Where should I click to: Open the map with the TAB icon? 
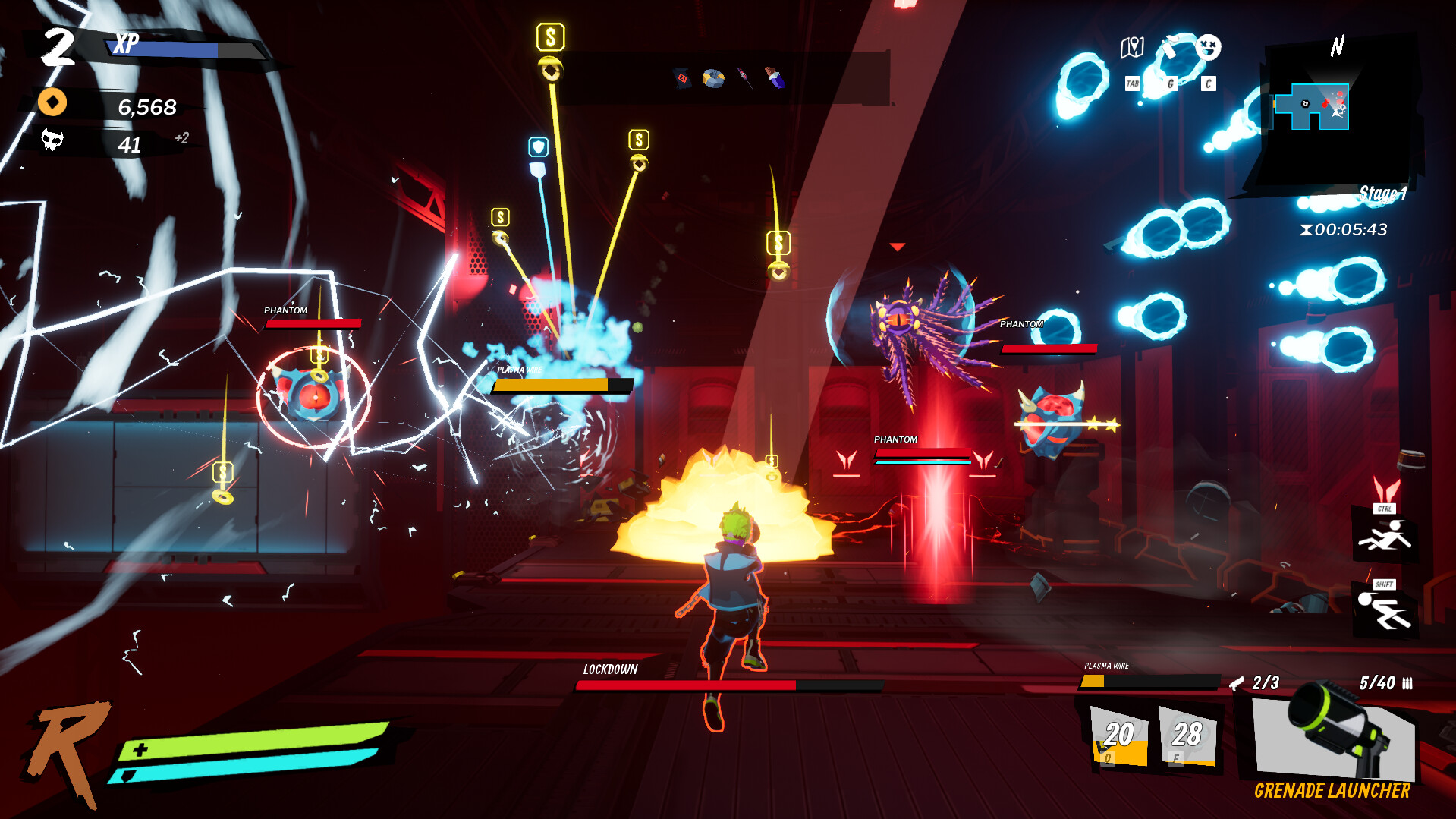1131,47
